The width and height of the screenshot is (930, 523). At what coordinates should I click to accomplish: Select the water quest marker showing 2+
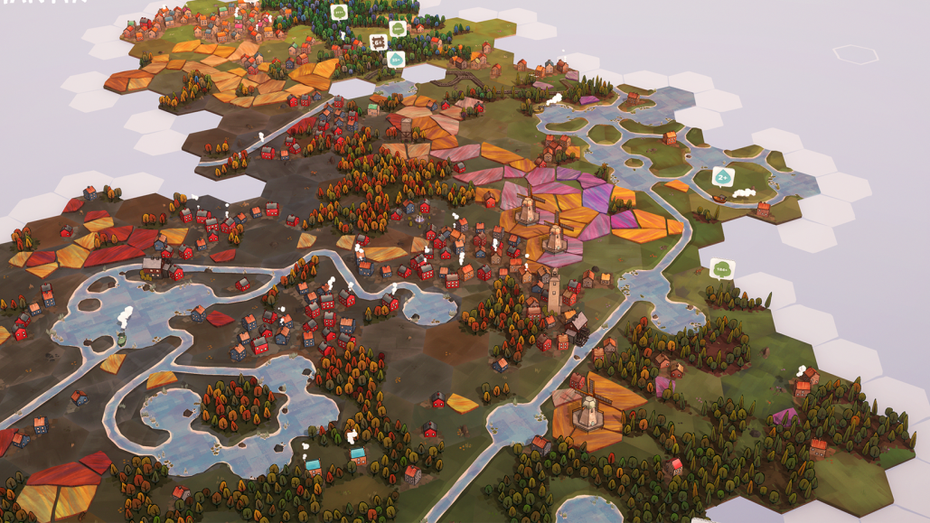coord(723,177)
